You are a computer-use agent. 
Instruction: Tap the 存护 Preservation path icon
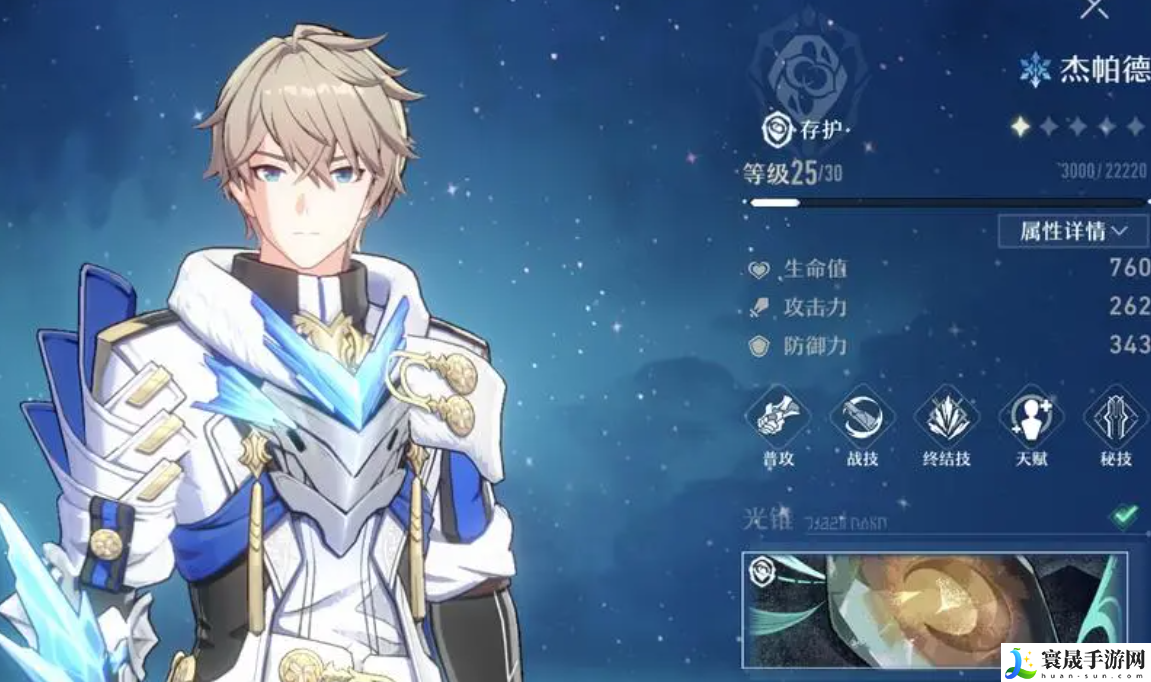(x=776, y=129)
